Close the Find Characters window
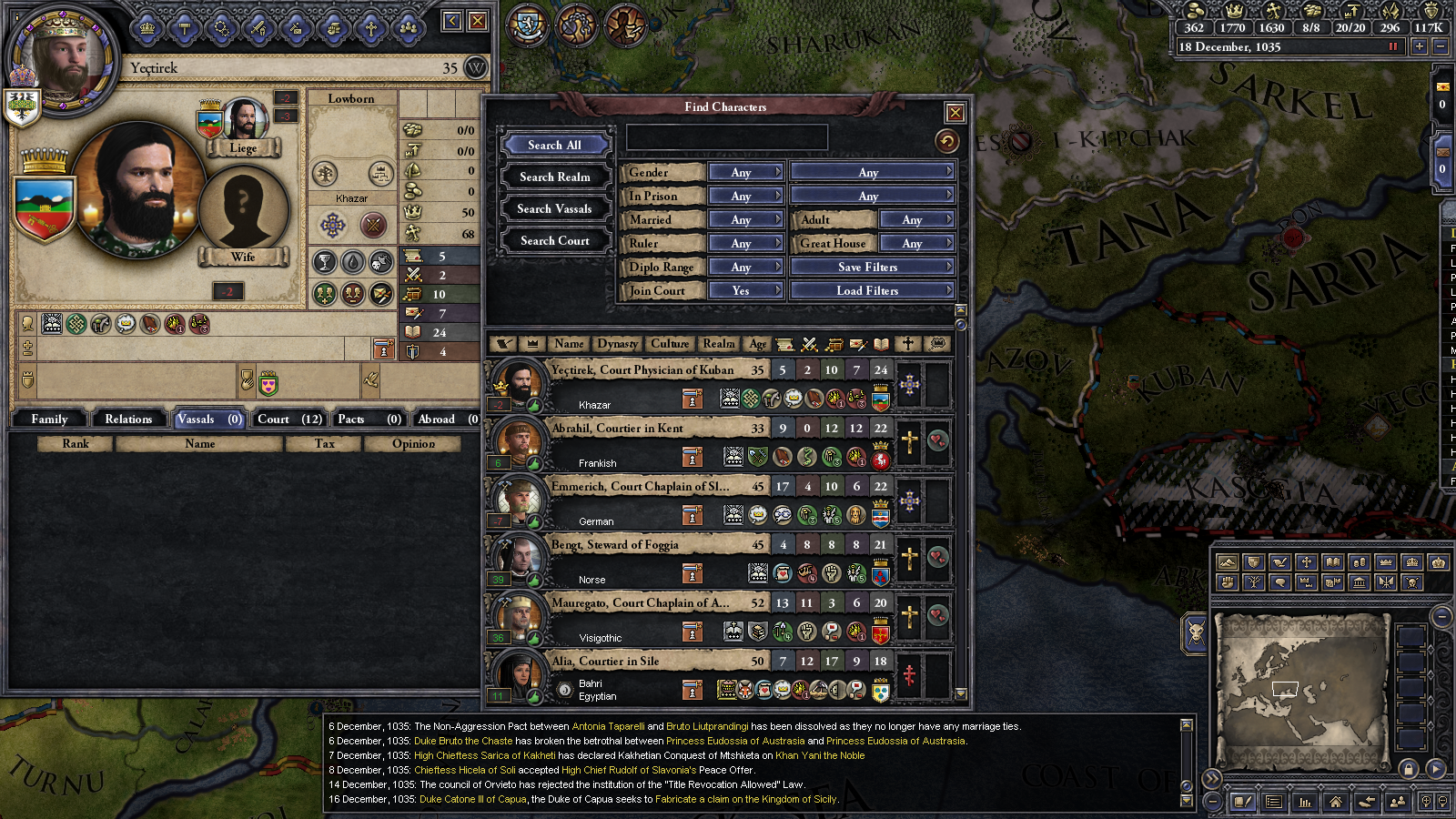The height and width of the screenshot is (819, 1456). click(x=955, y=113)
